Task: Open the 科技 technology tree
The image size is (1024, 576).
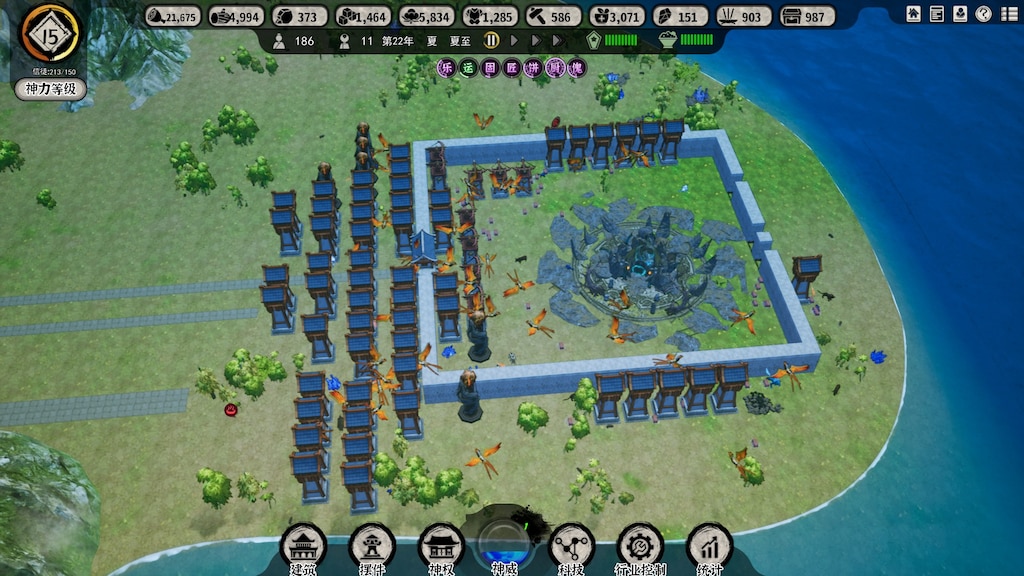Action: 572,546
